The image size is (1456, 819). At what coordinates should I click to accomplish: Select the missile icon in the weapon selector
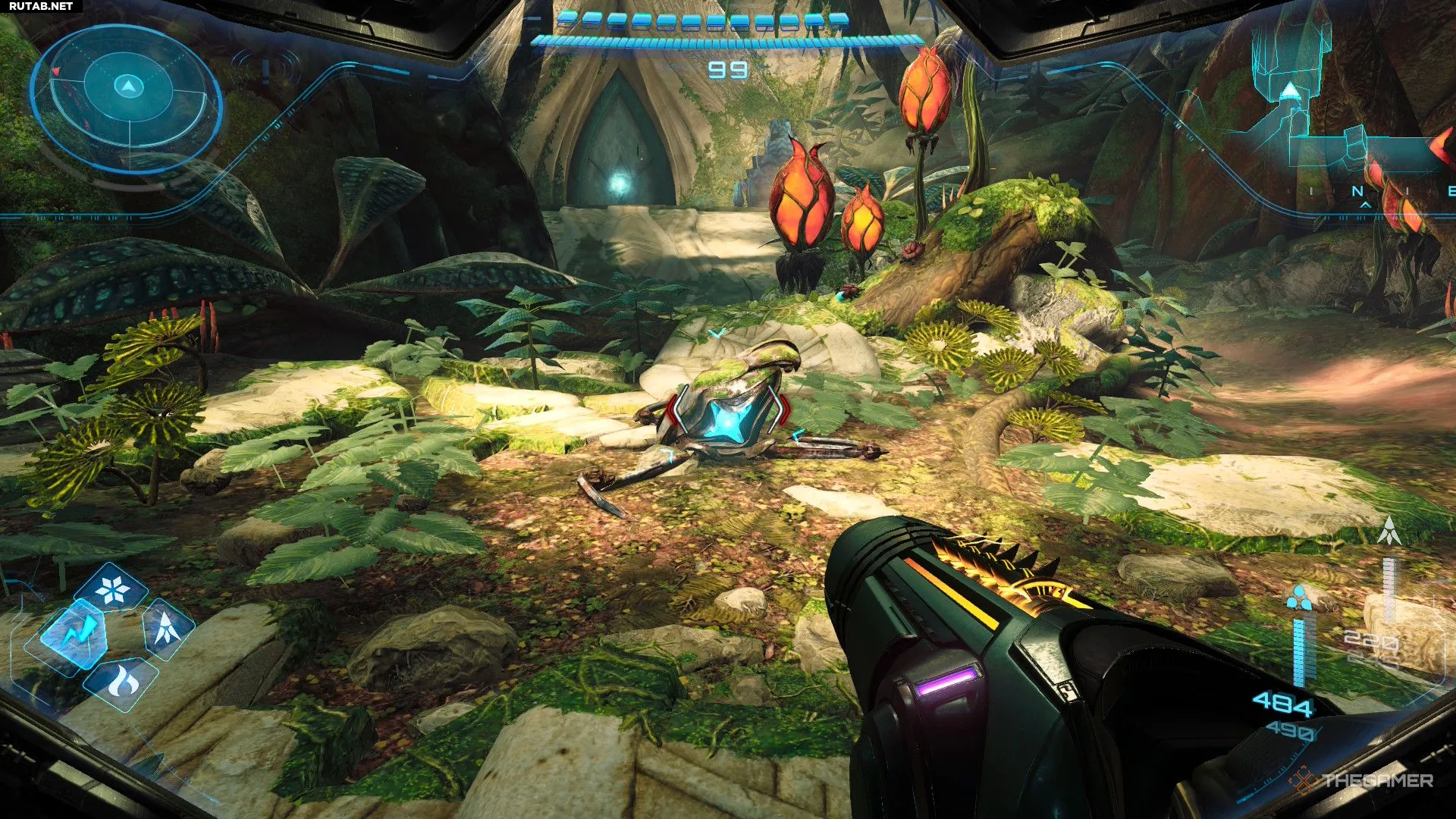(x=167, y=628)
